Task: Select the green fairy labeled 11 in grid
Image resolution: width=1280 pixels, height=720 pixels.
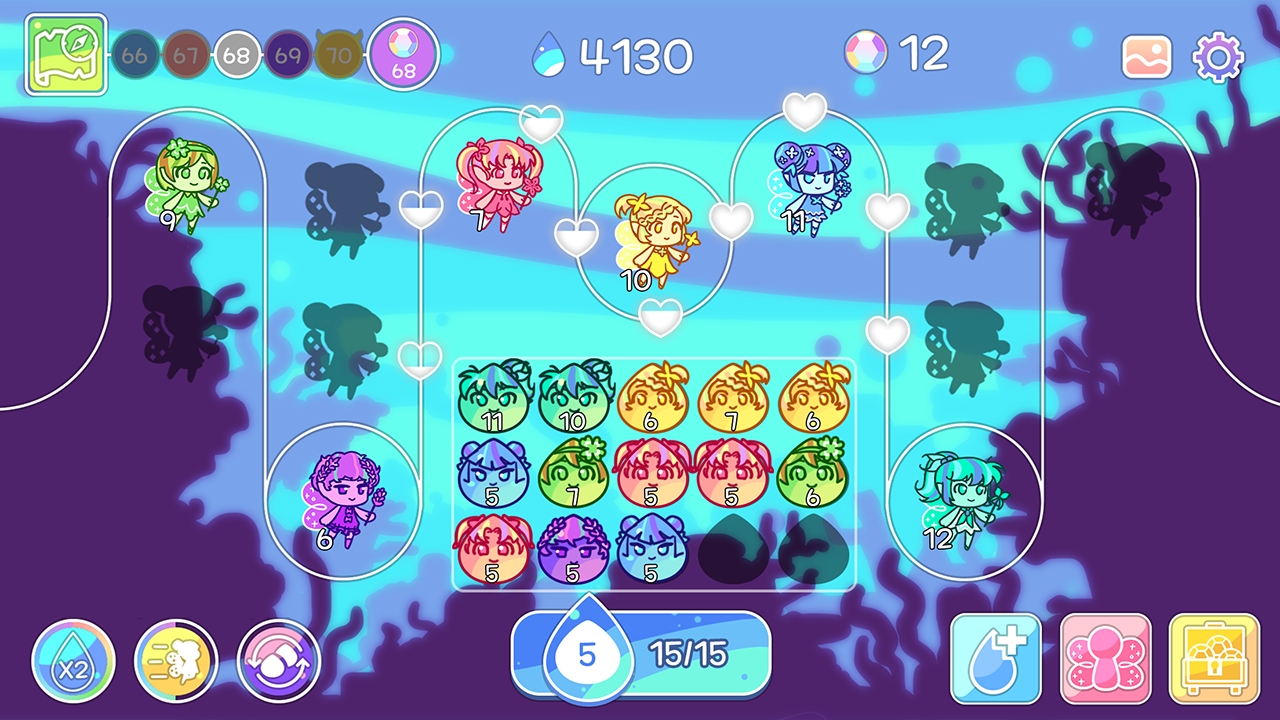Action: point(493,397)
